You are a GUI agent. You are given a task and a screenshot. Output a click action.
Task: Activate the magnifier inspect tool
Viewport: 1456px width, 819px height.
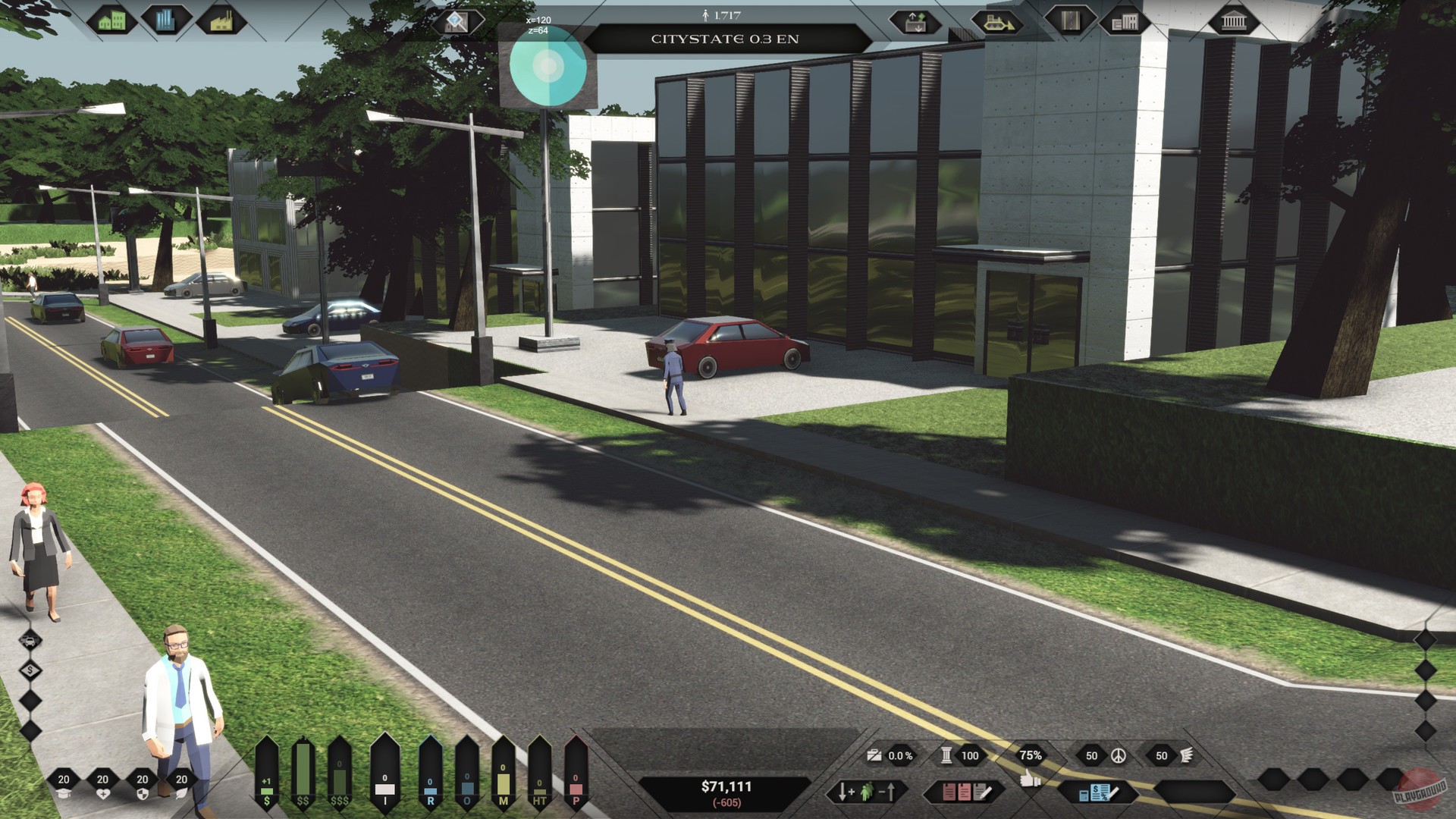click(457, 21)
